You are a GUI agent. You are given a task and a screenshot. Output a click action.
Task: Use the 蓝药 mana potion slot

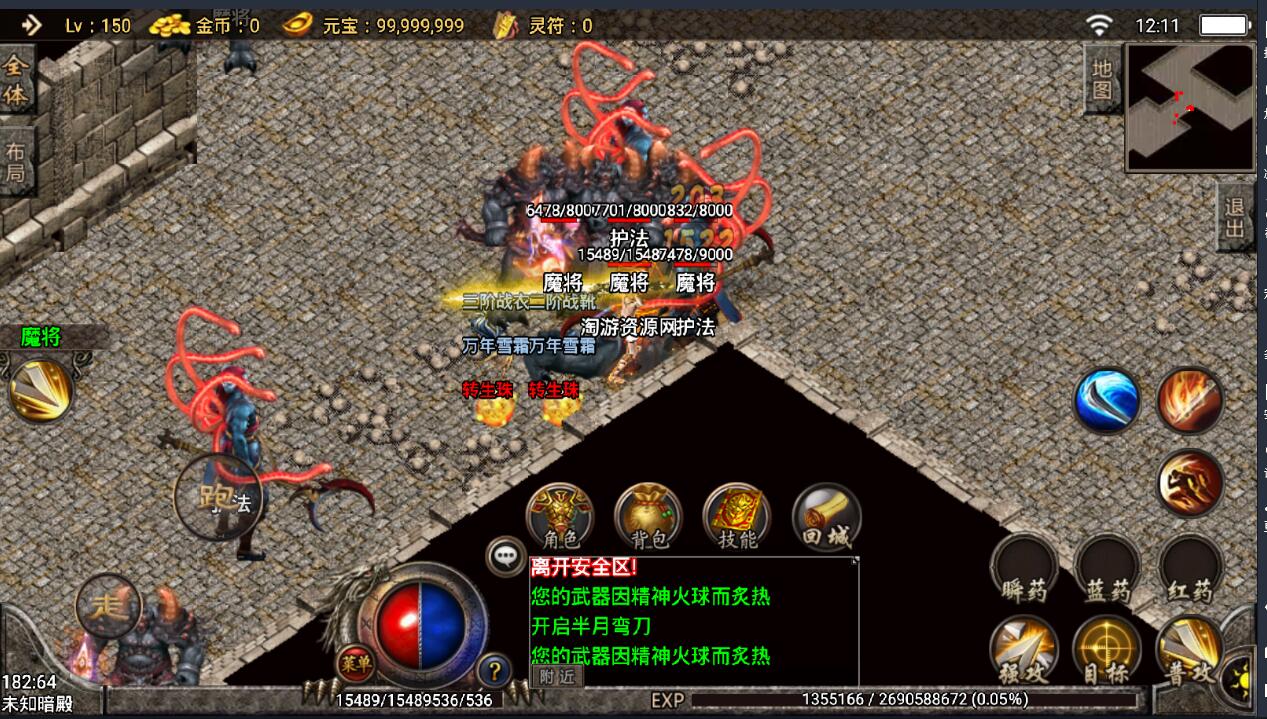coord(1107,569)
